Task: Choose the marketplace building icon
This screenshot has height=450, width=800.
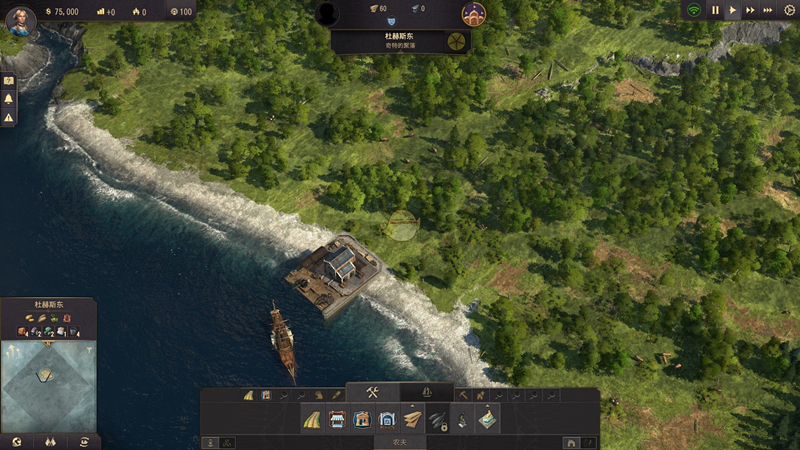Action: pos(338,420)
